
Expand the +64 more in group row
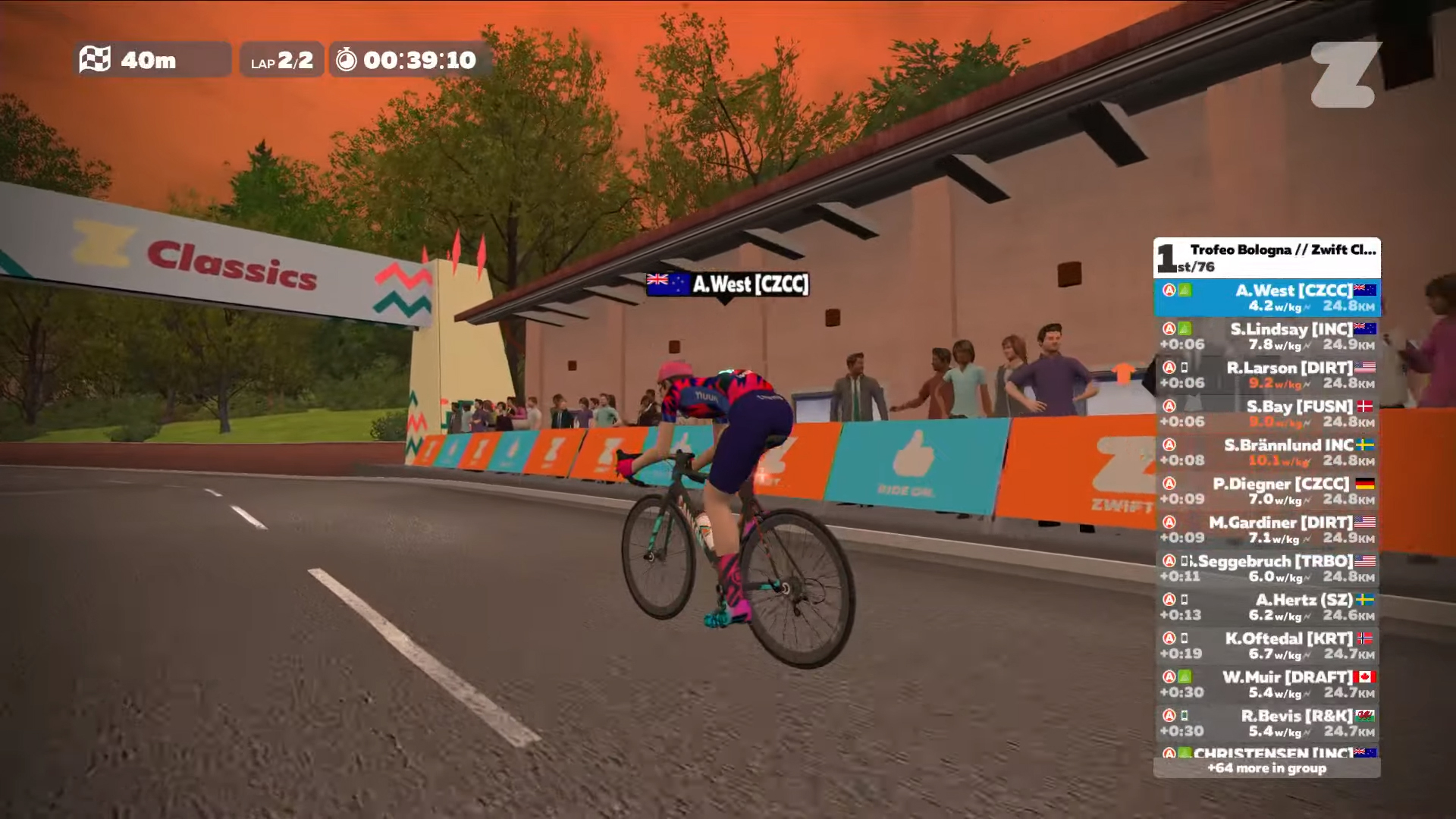click(1266, 768)
